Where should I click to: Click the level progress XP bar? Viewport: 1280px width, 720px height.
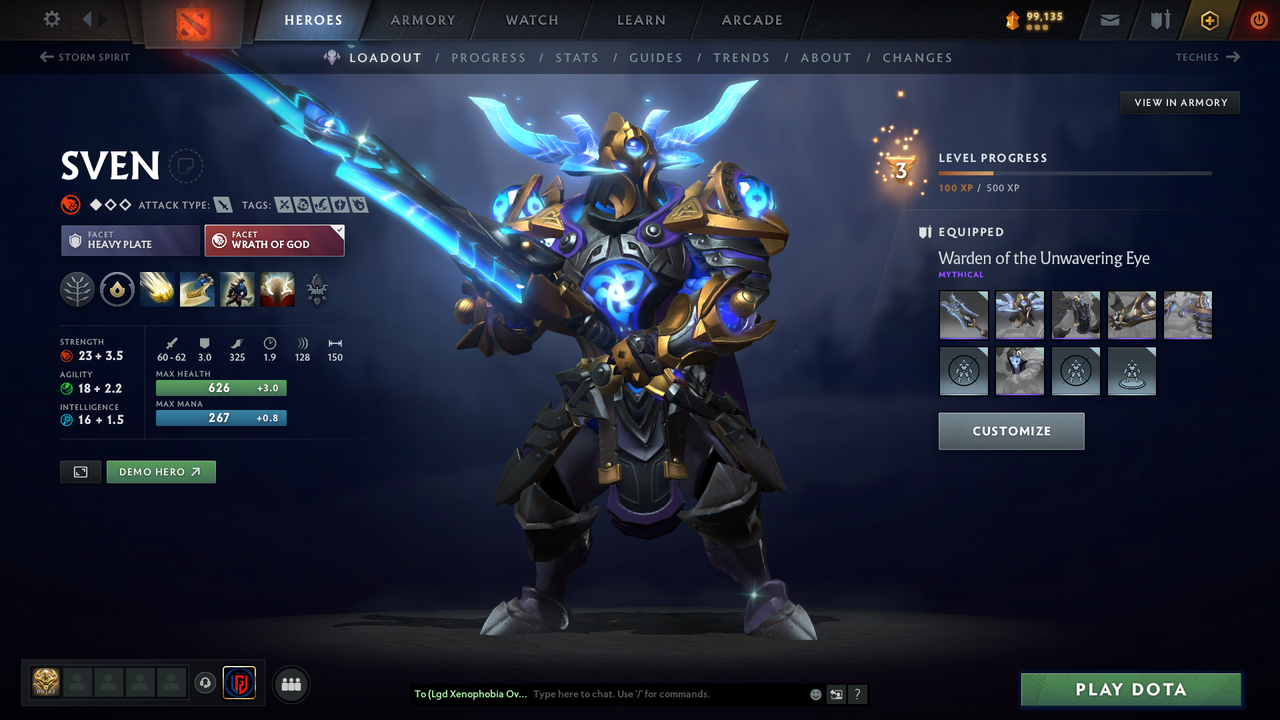coord(1075,172)
